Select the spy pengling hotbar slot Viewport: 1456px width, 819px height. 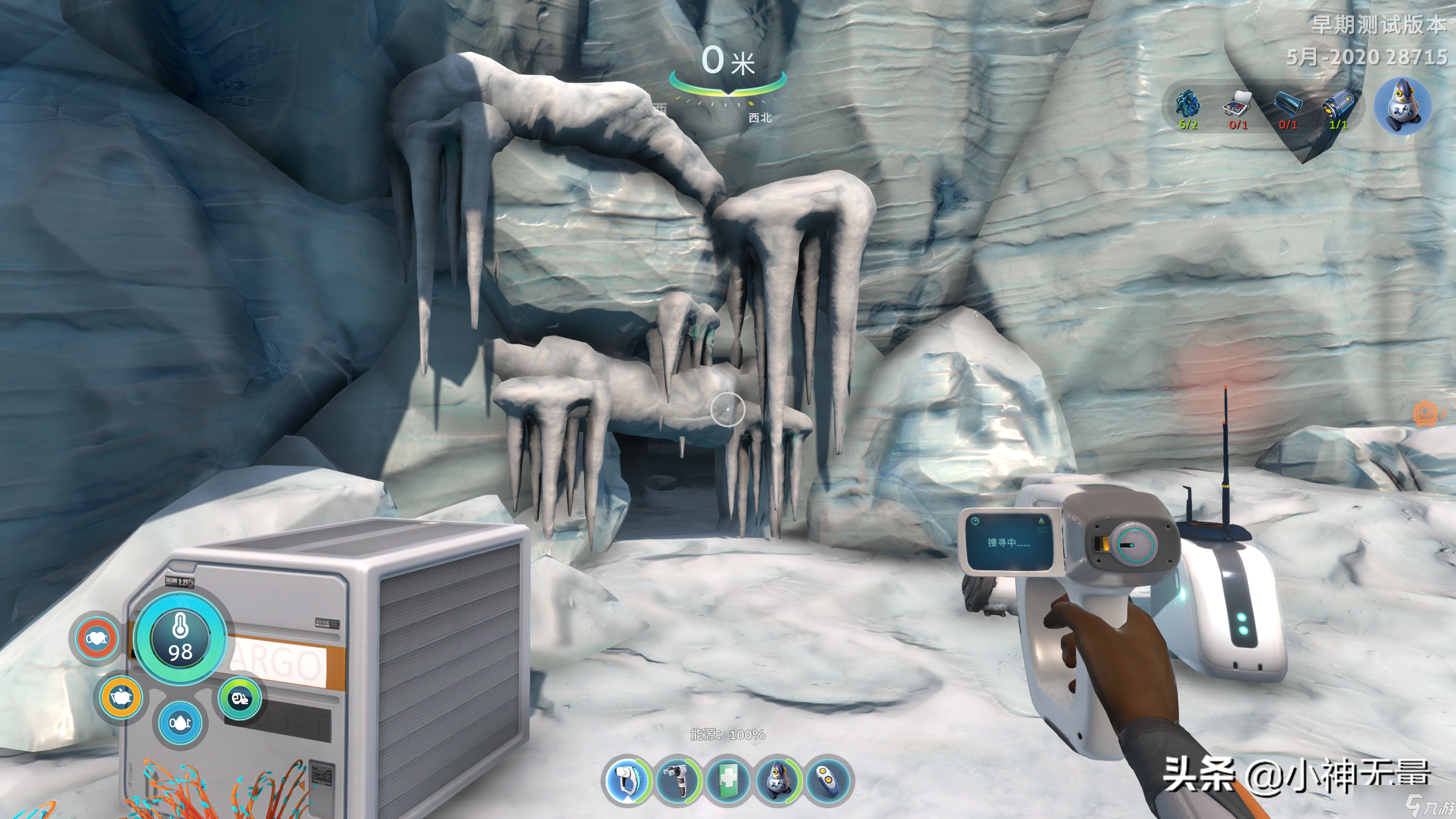coord(778,780)
